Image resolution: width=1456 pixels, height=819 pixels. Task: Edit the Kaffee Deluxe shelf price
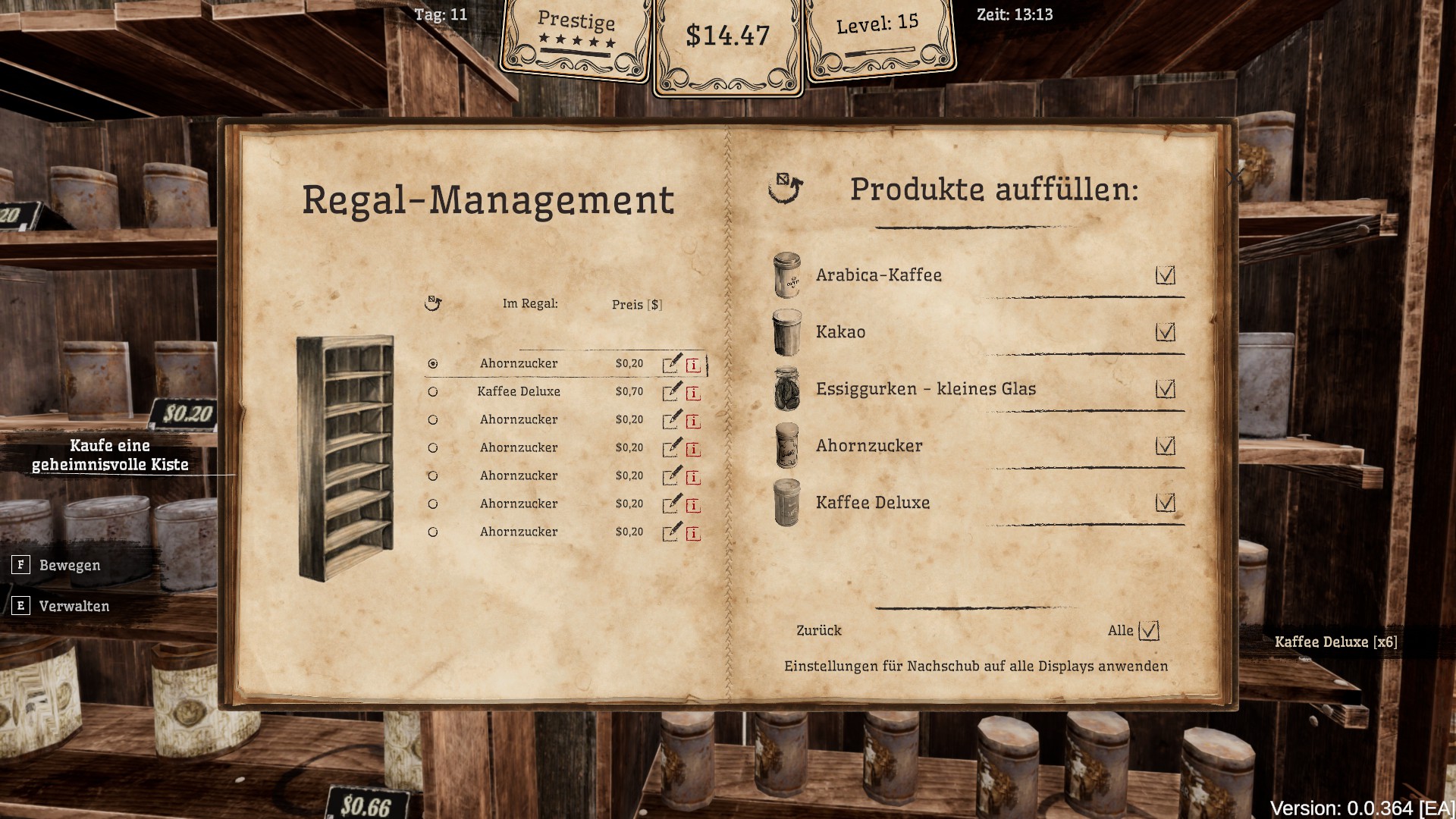pos(672,392)
